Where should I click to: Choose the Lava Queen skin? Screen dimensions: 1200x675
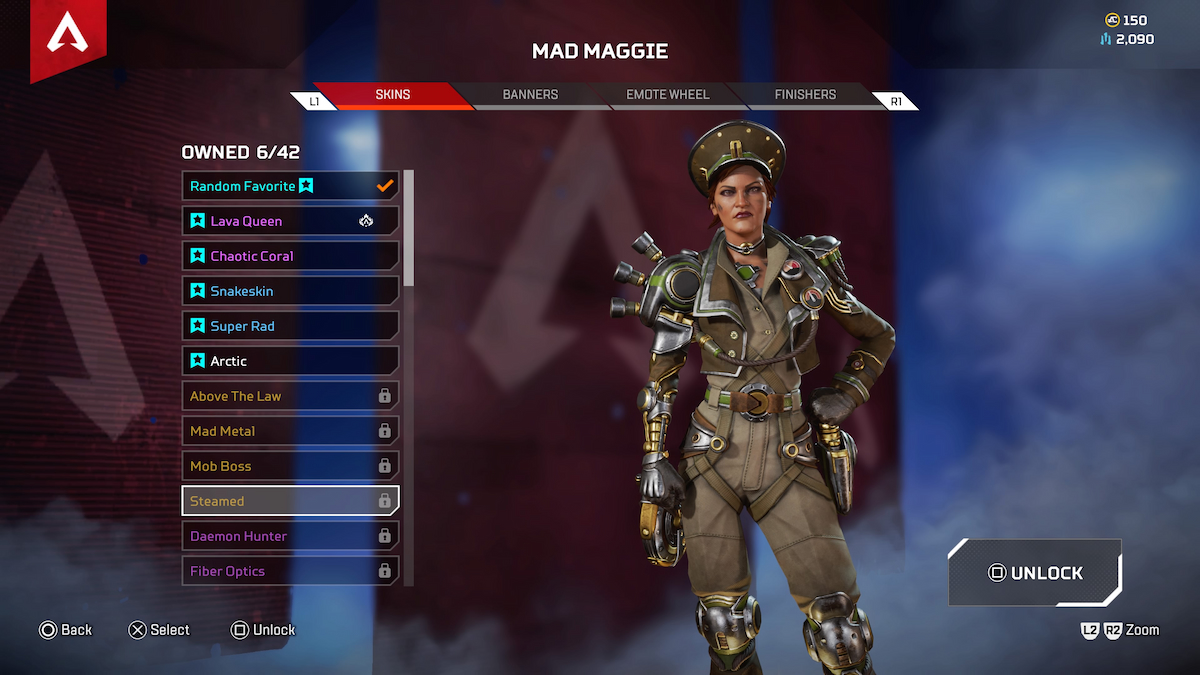[x=290, y=221]
